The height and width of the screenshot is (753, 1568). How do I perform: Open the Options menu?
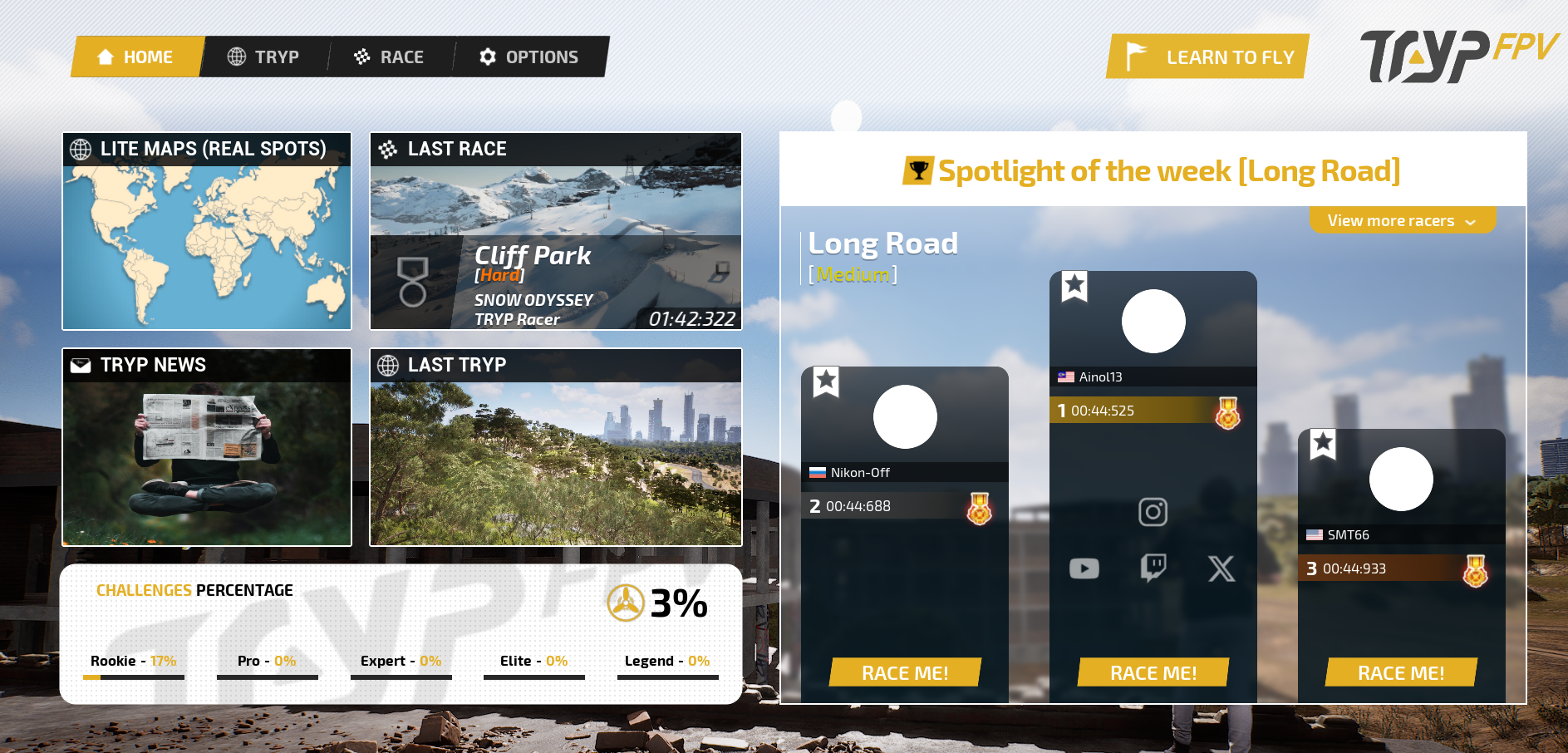click(x=529, y=57)
